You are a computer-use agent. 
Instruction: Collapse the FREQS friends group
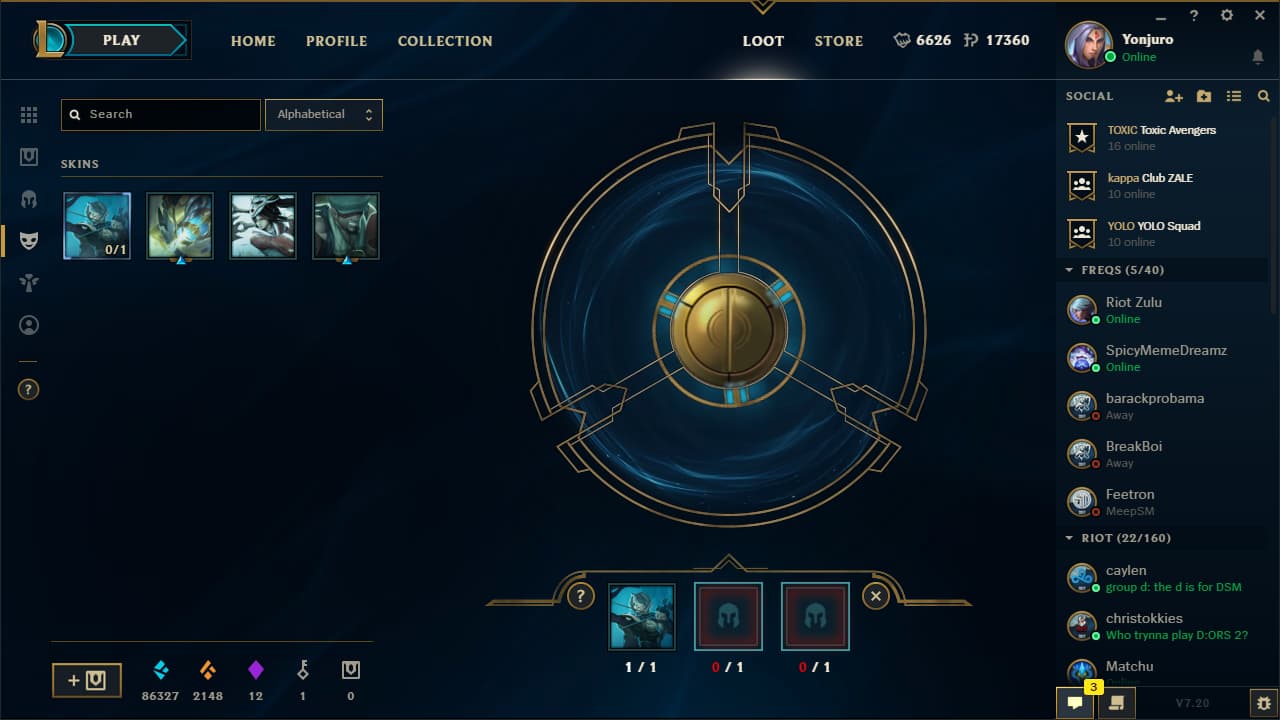coord(1068,269)
